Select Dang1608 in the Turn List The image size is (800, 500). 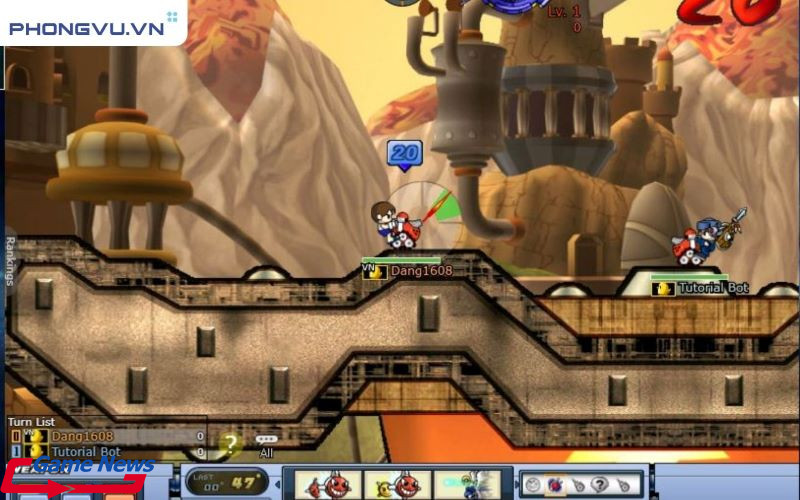70,436
